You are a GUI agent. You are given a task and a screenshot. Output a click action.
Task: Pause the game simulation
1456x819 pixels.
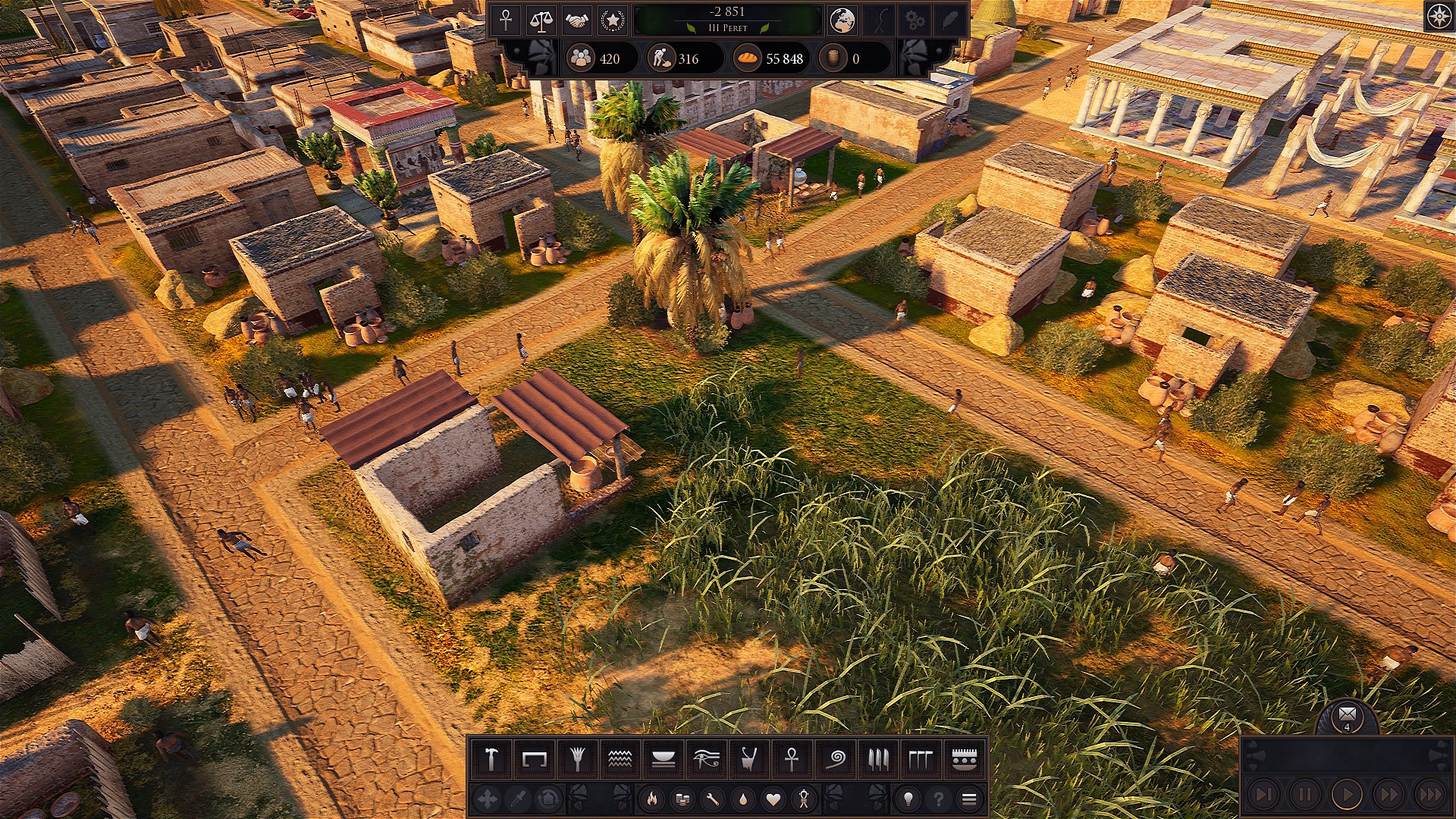click(x=1304, y=795)
